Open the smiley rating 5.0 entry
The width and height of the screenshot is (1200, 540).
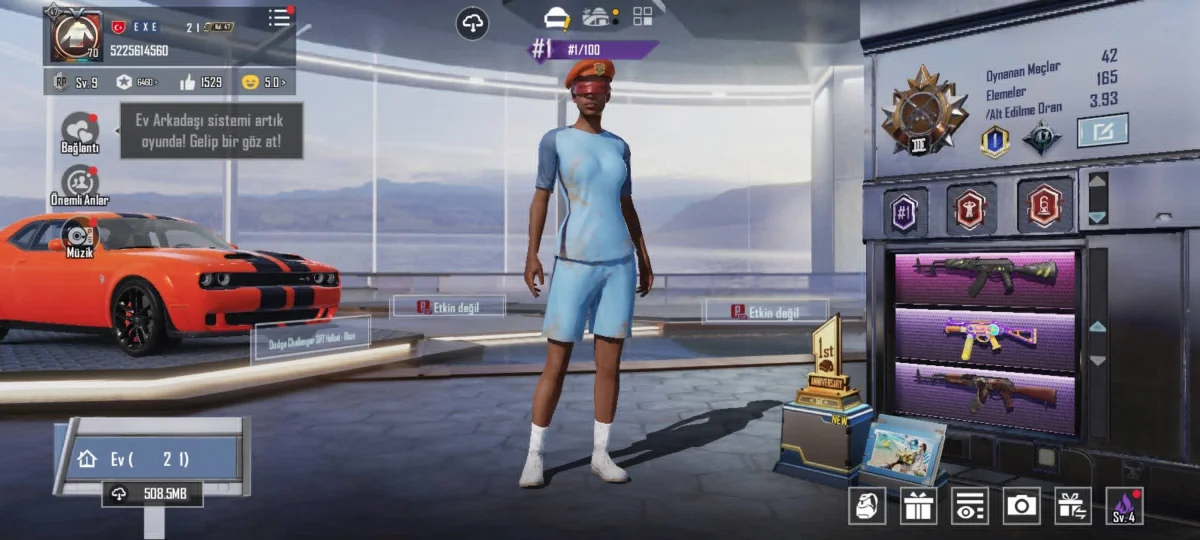click(263, 82)
